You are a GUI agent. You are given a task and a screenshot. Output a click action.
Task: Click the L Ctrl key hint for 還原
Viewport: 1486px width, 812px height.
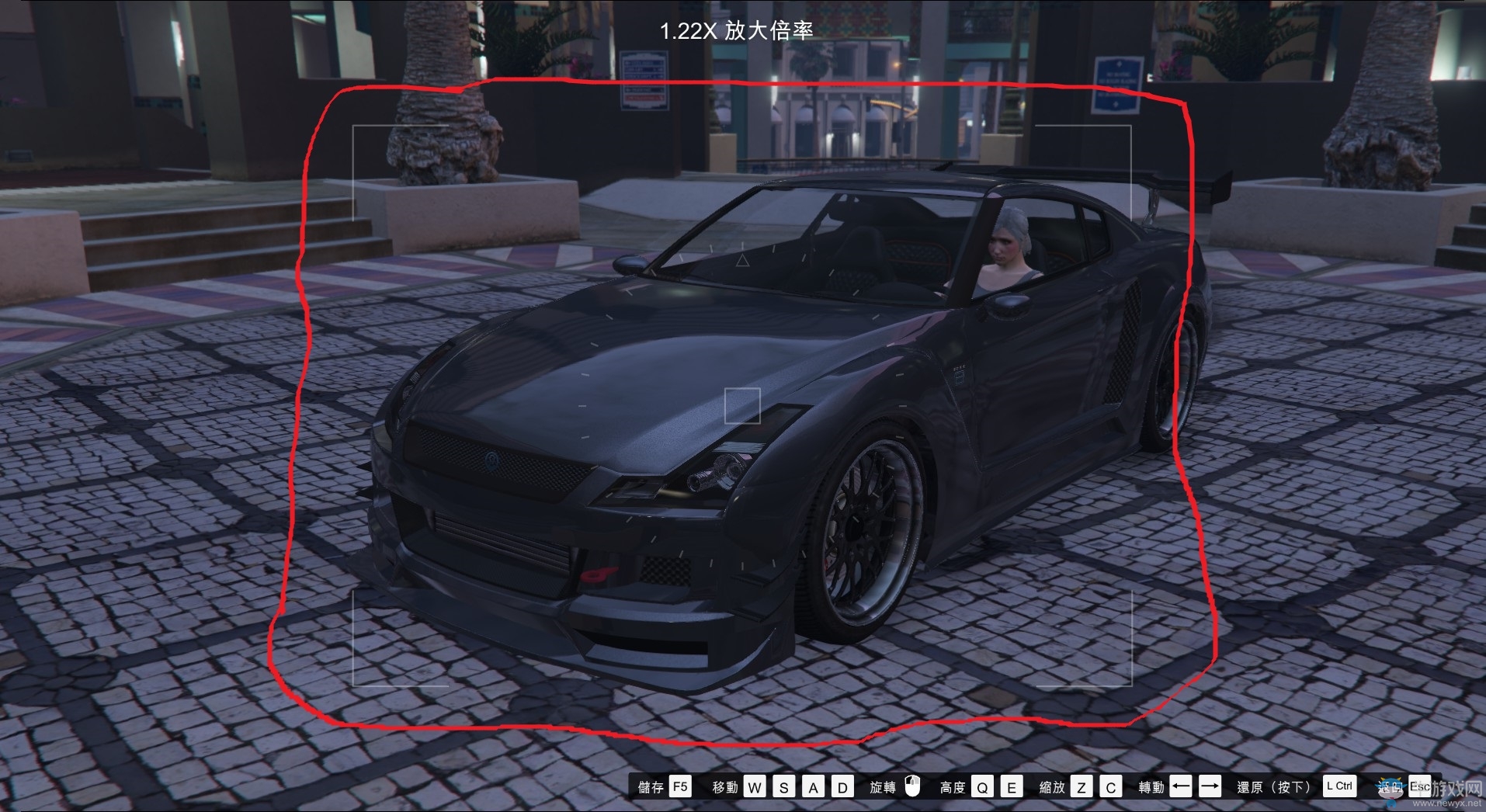(x=1339, y=786)
